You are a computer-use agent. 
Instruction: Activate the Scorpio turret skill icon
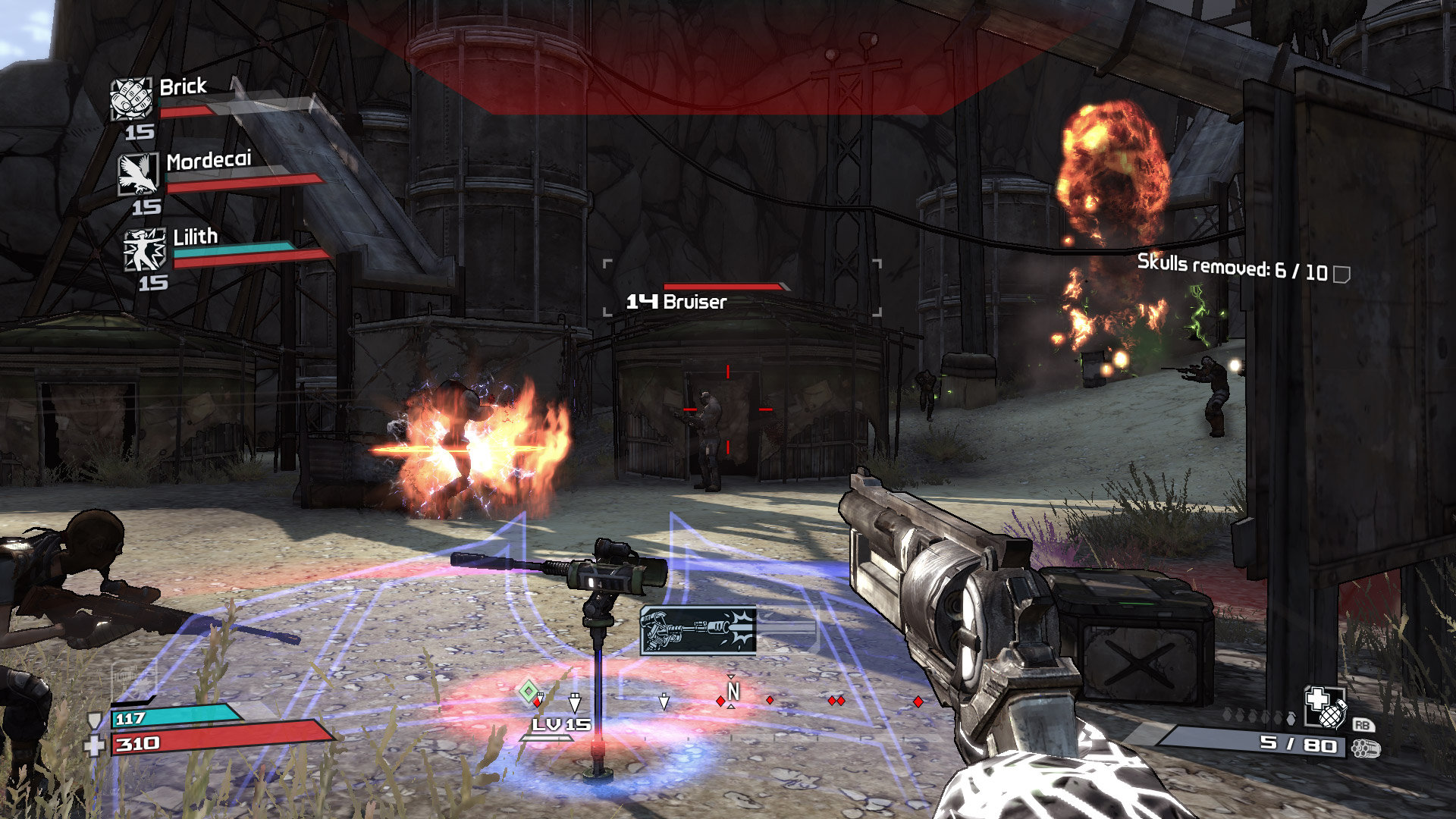(698, 630)
